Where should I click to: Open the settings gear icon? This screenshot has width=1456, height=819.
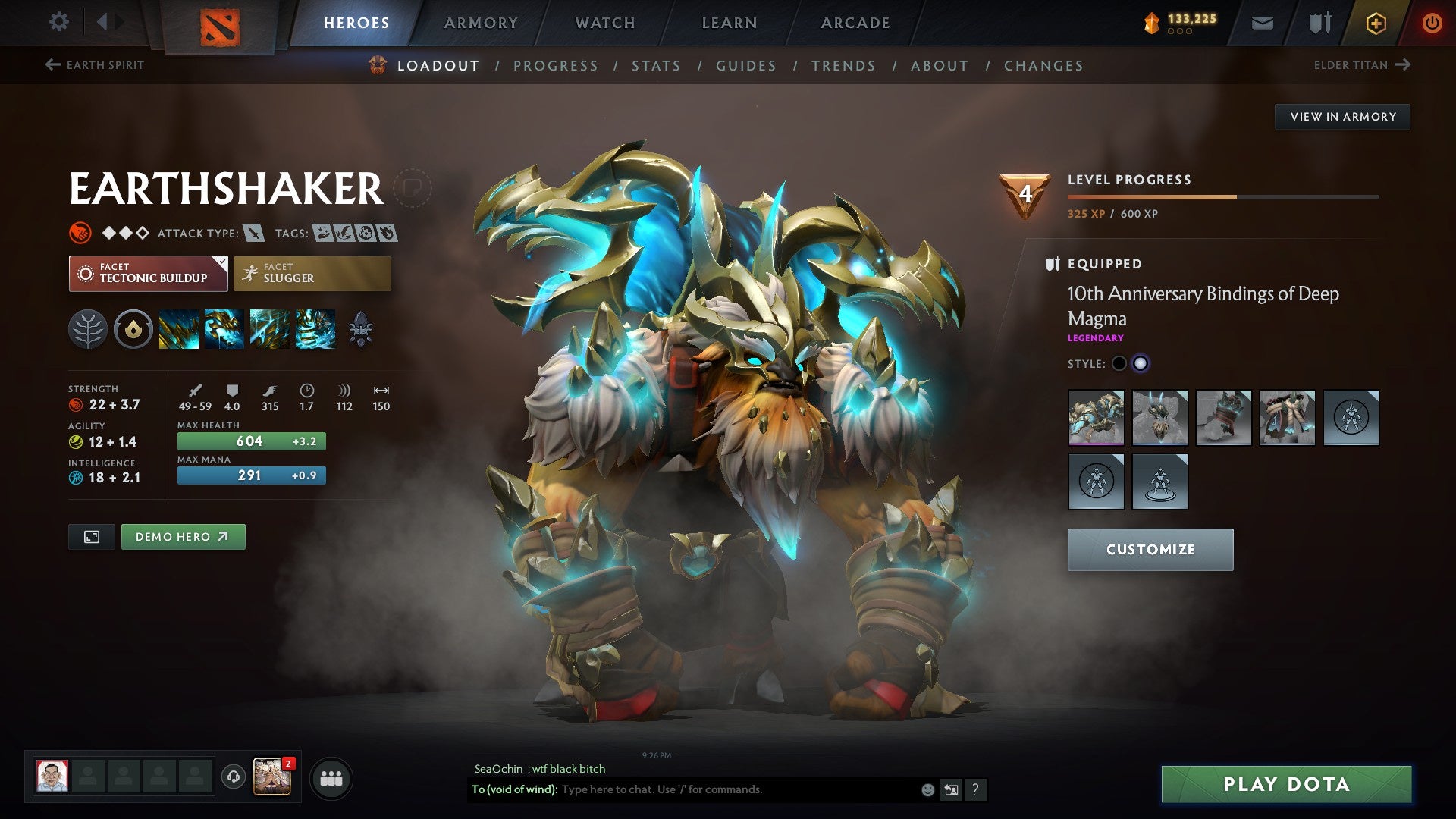[58, 21]
